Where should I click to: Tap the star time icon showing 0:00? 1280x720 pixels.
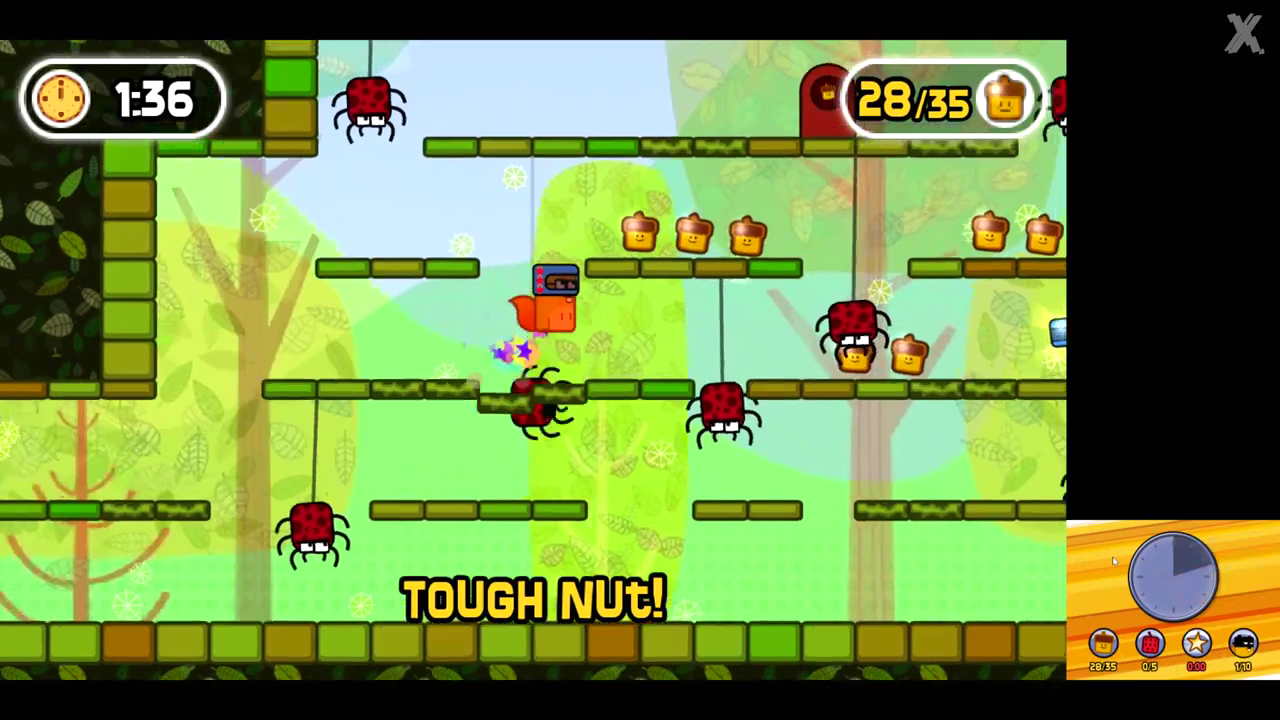tap(1196, 644)
